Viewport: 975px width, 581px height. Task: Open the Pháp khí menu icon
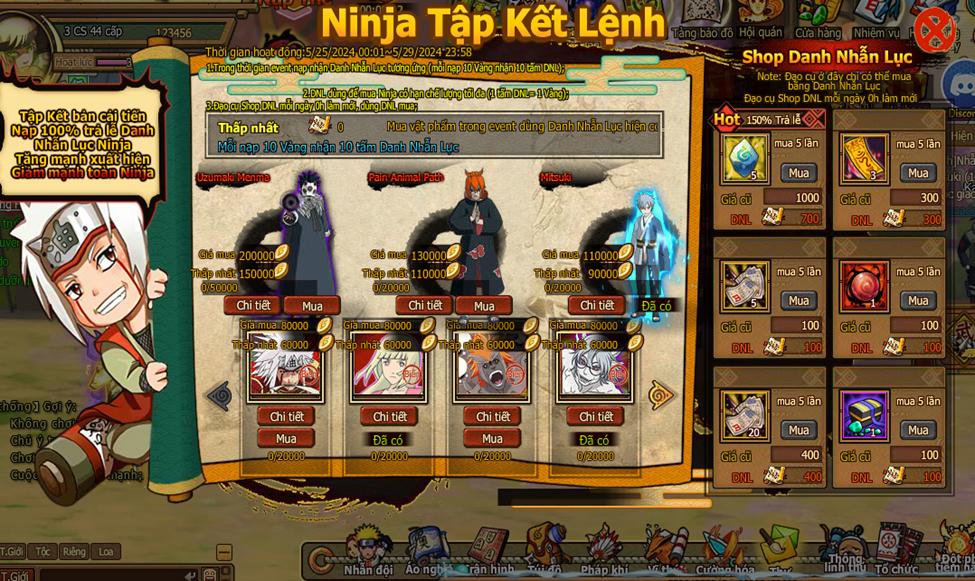[603, 550]
